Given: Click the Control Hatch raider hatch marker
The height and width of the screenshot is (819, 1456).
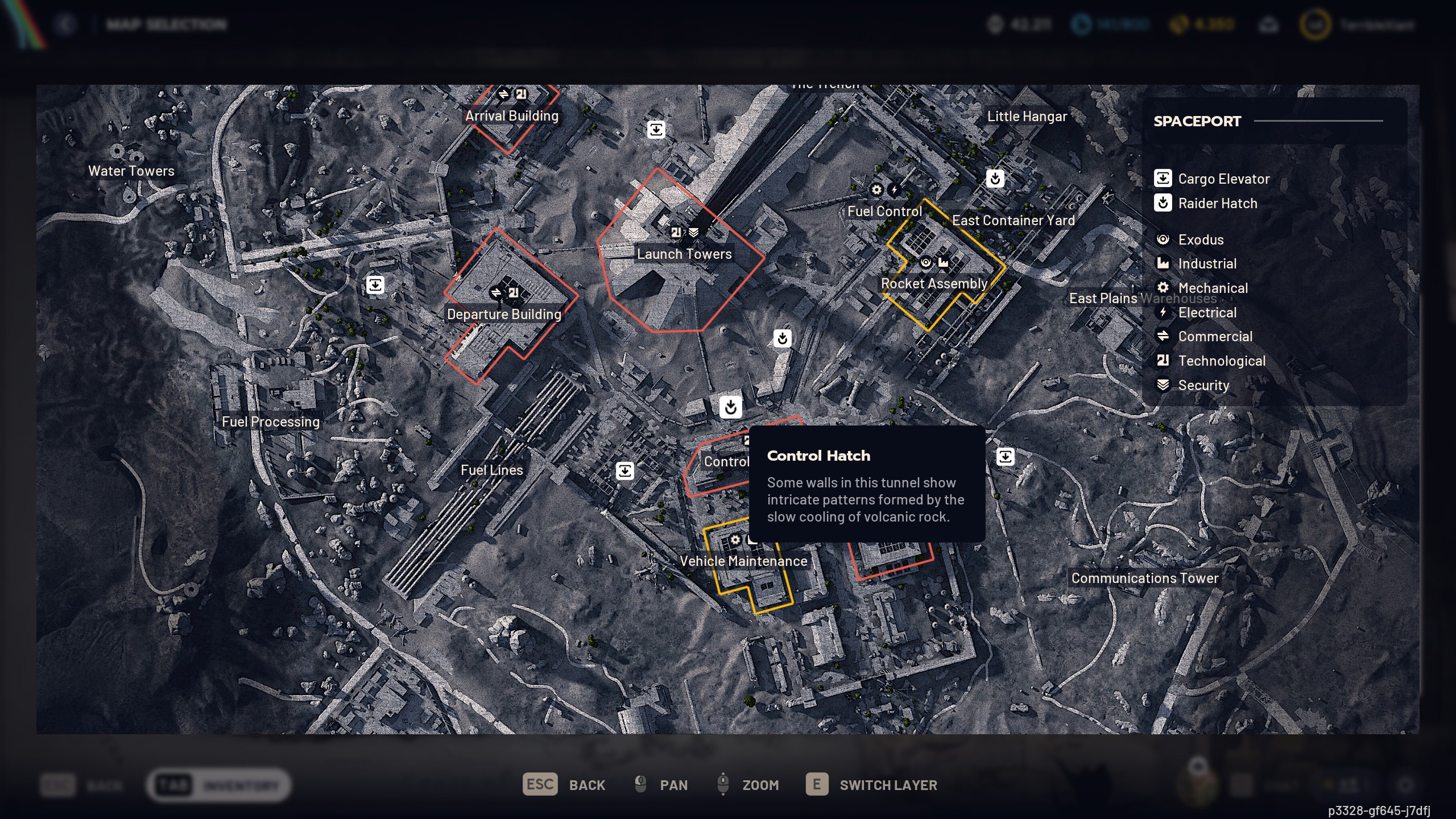Looking at the screenshot, I should (x=731, y=407).
